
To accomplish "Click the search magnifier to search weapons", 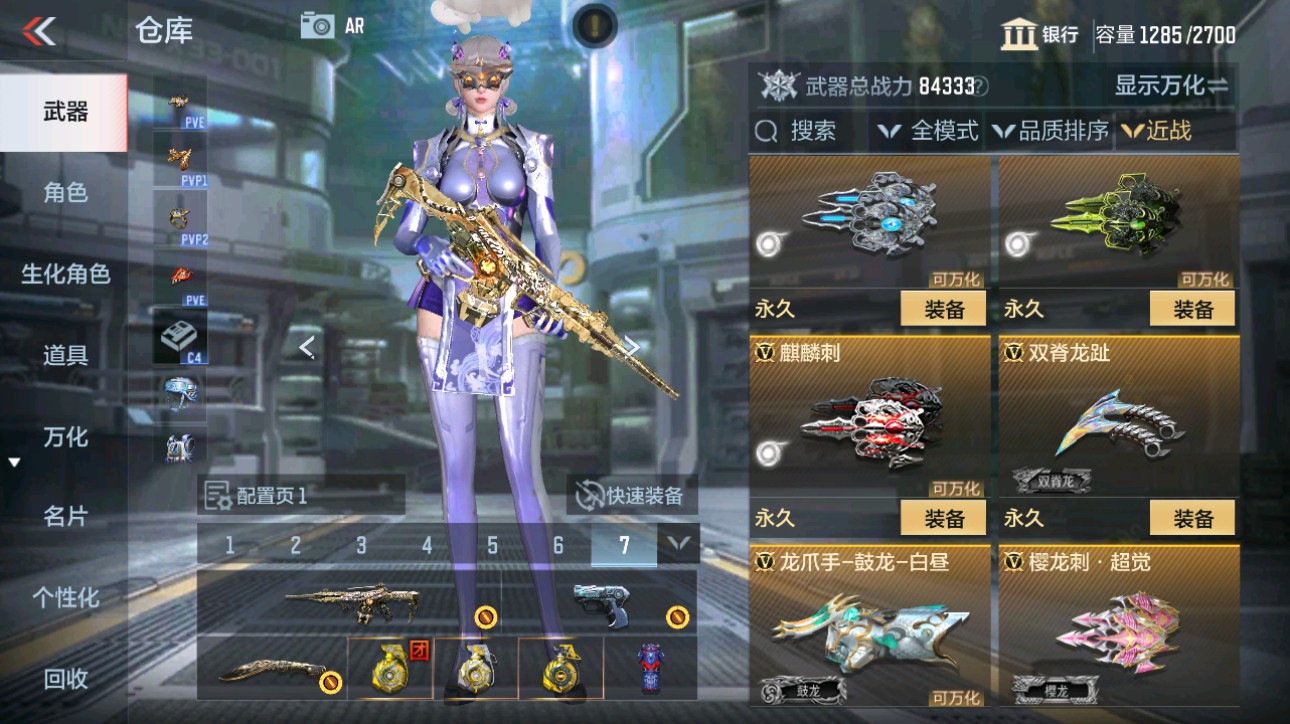I will 766,131.
